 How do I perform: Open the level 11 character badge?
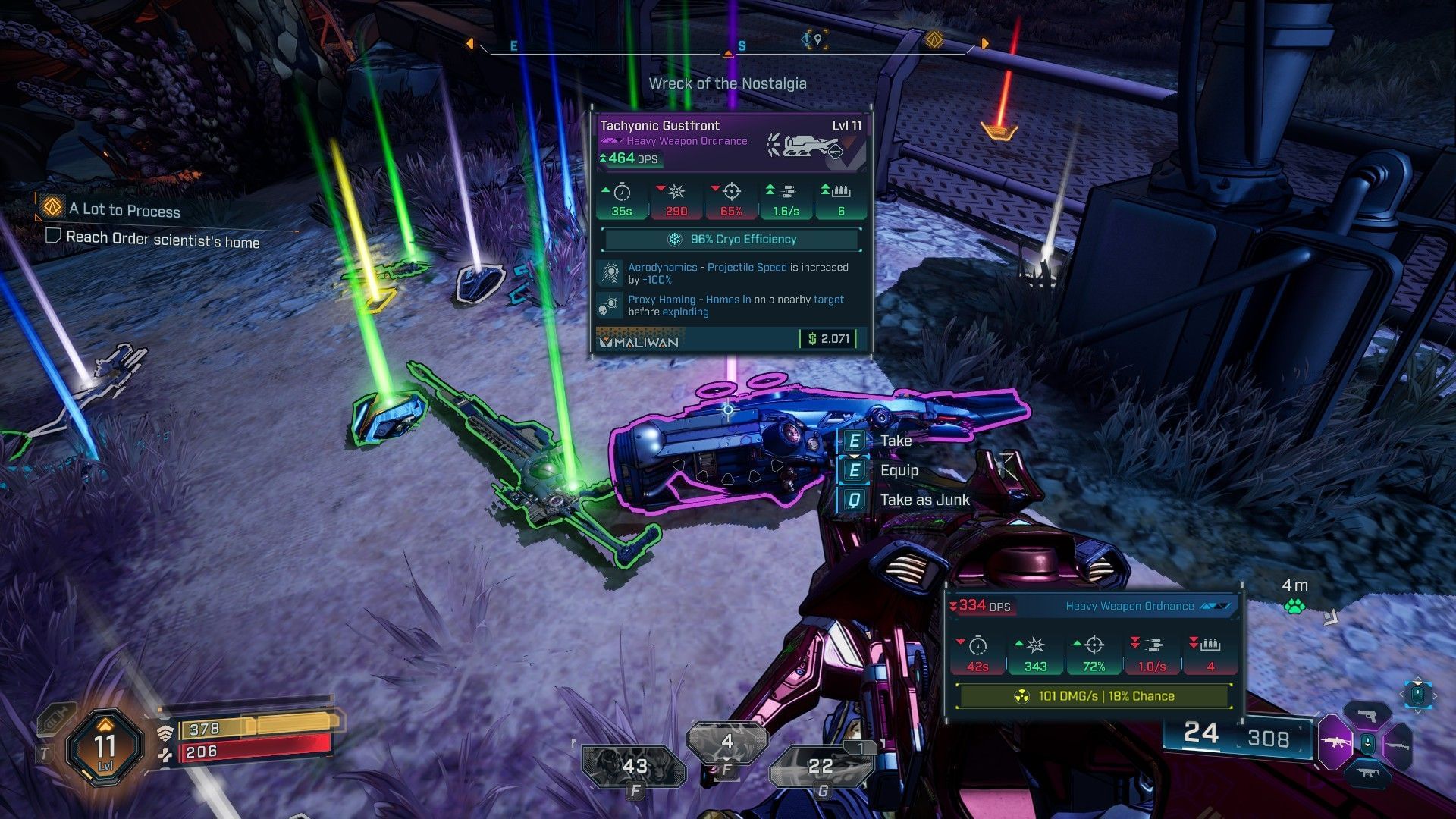click(x=105, y=747)
